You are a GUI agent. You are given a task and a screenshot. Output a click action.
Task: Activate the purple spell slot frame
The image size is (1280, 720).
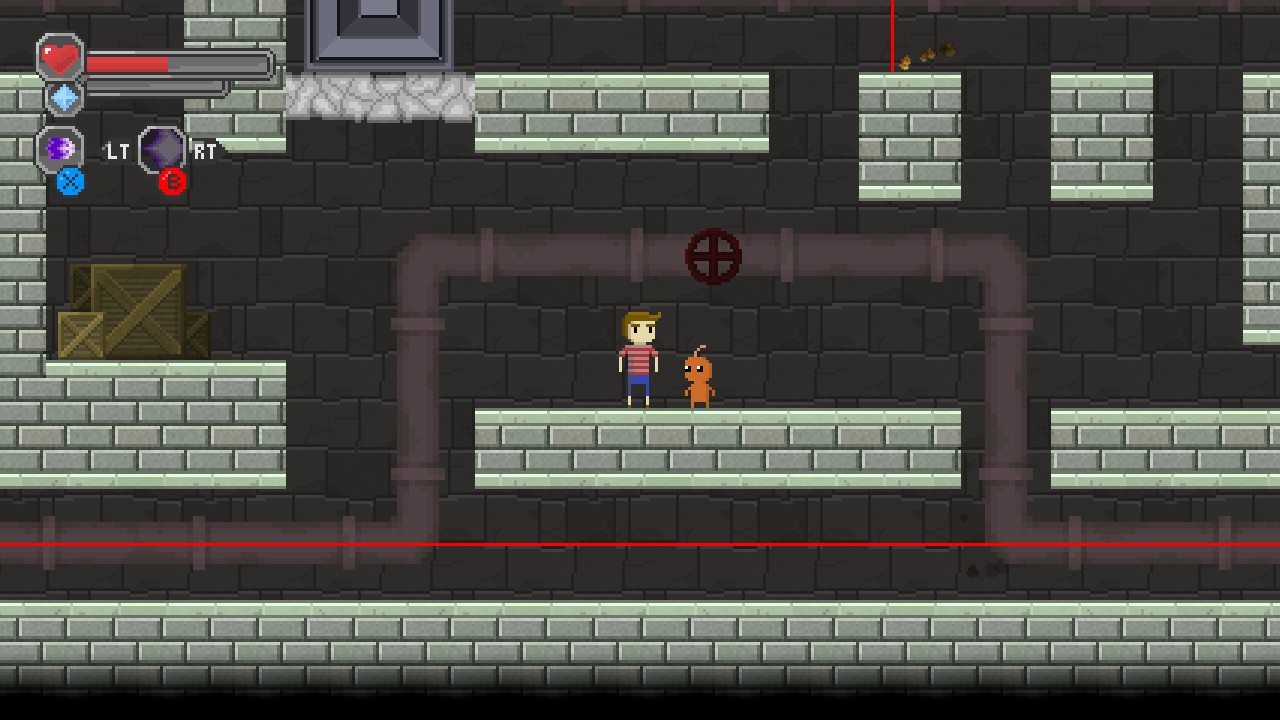tap(62, 147)
